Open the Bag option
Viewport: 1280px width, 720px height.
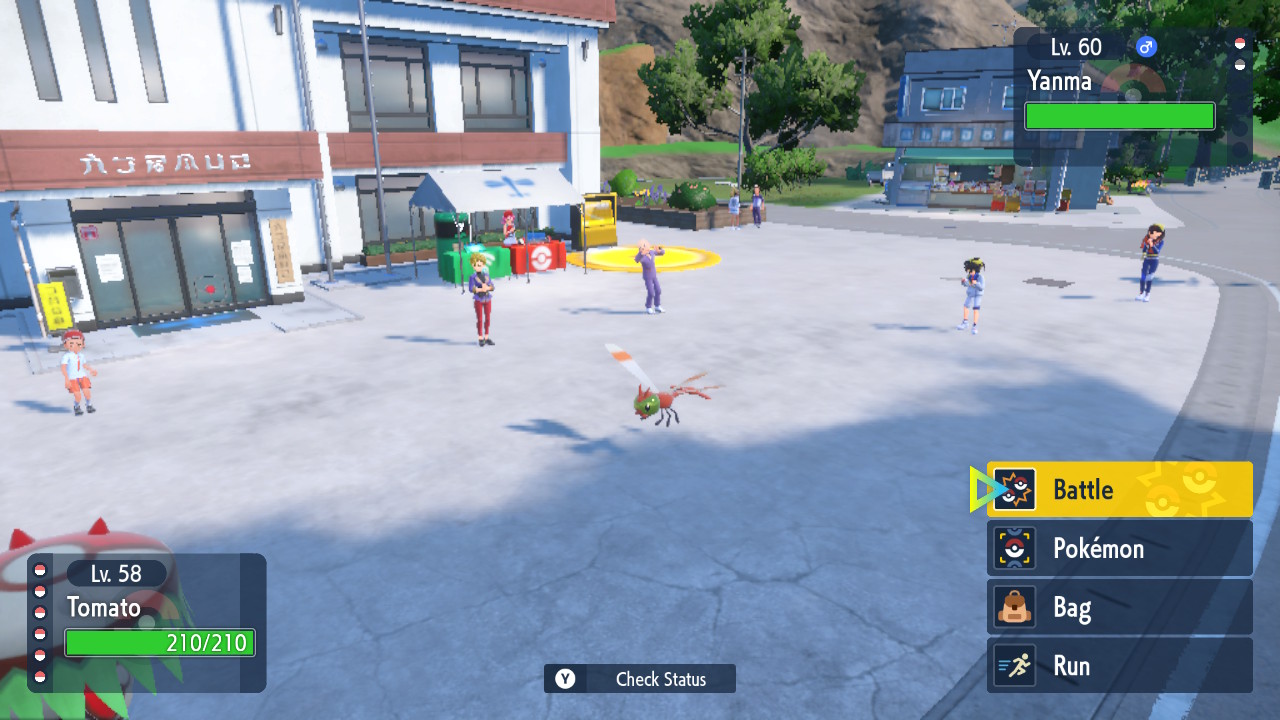coord(1119,607)
